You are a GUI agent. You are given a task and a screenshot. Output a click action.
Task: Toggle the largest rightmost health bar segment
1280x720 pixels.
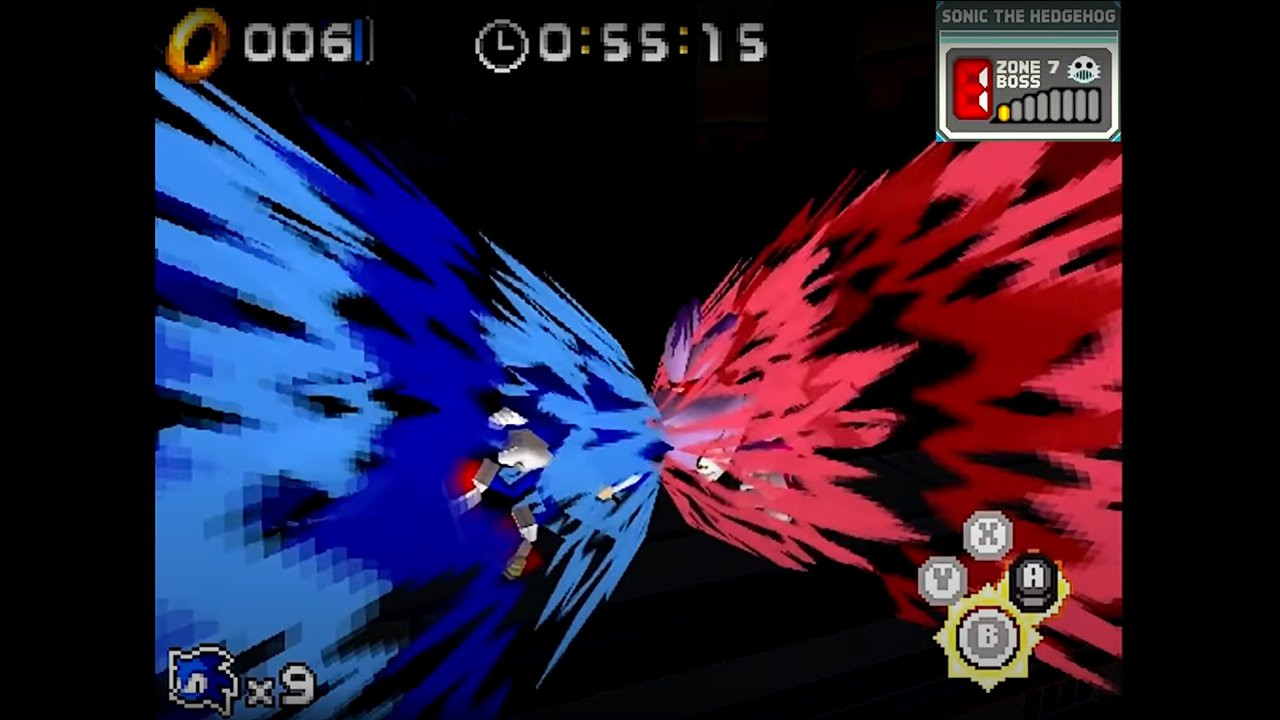pyautogui.click(x=1093, y=104)
